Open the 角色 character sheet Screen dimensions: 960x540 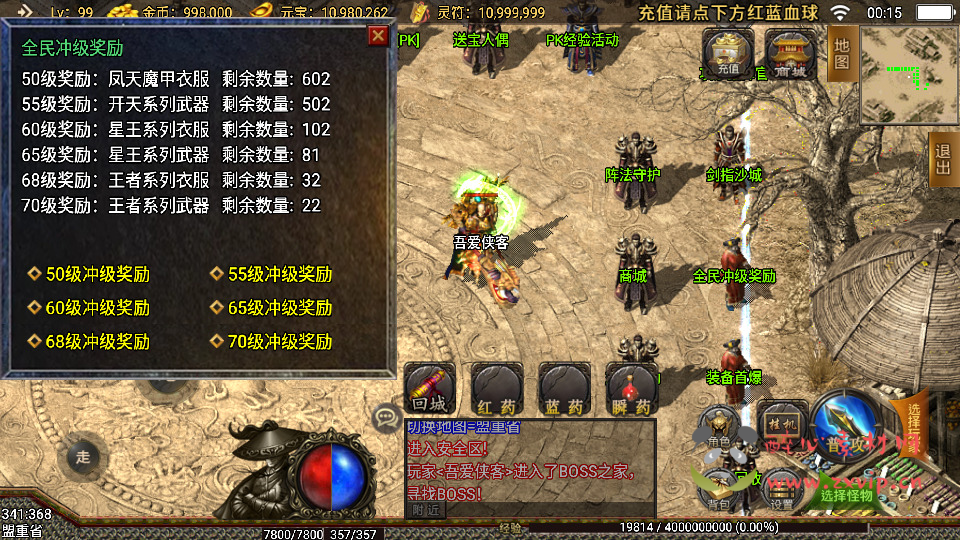point(718,427)
